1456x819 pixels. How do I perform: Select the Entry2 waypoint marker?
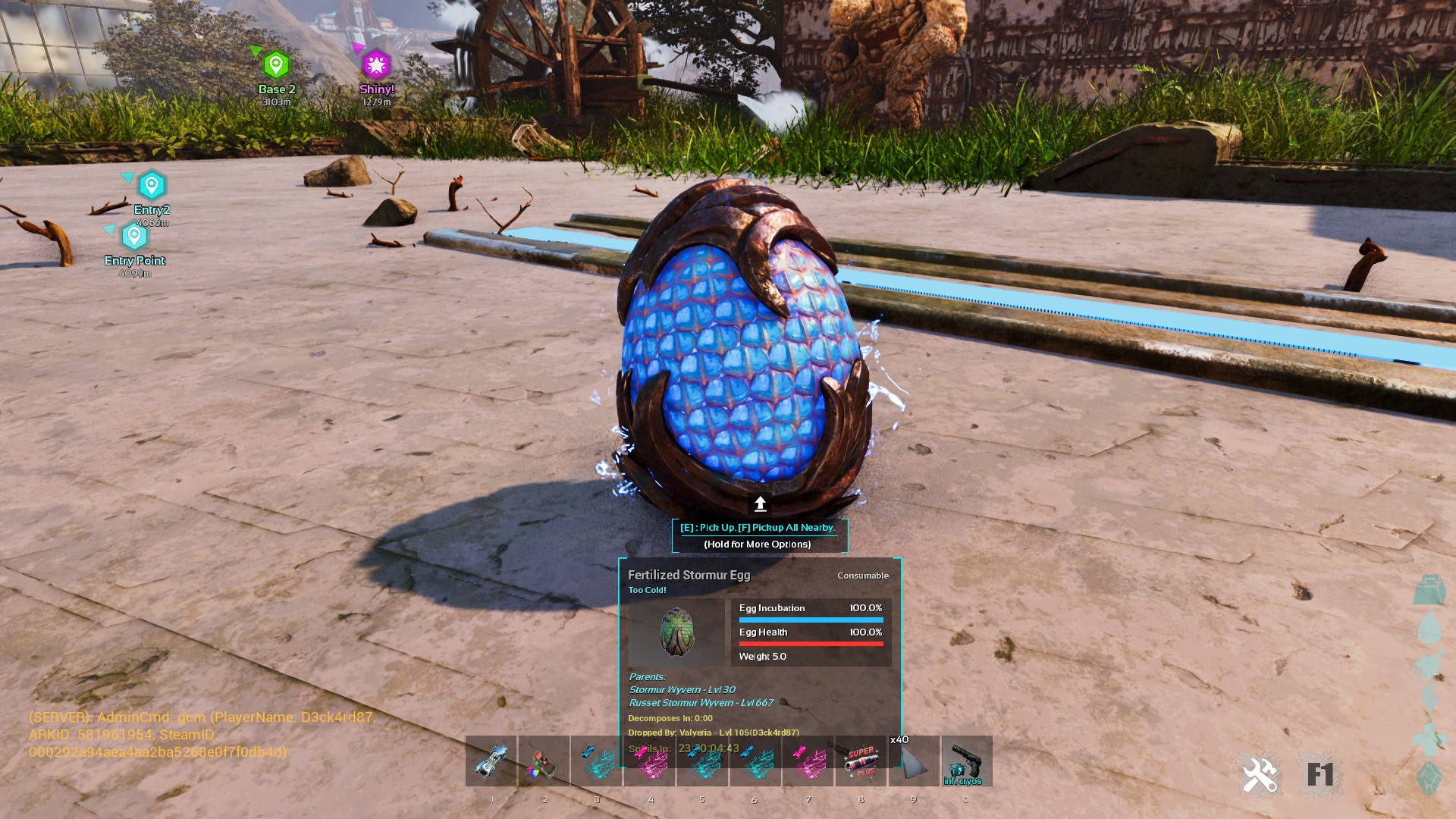(152, 186)
